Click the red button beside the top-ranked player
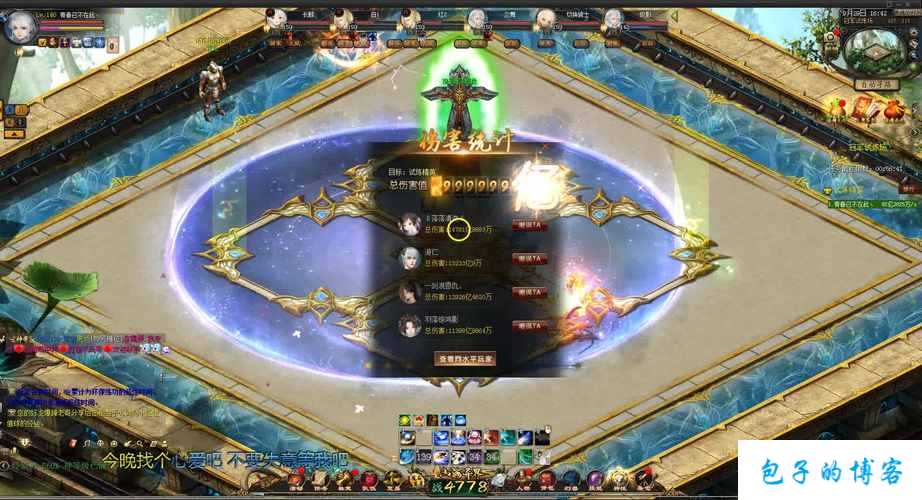 (x=529, y=226)
